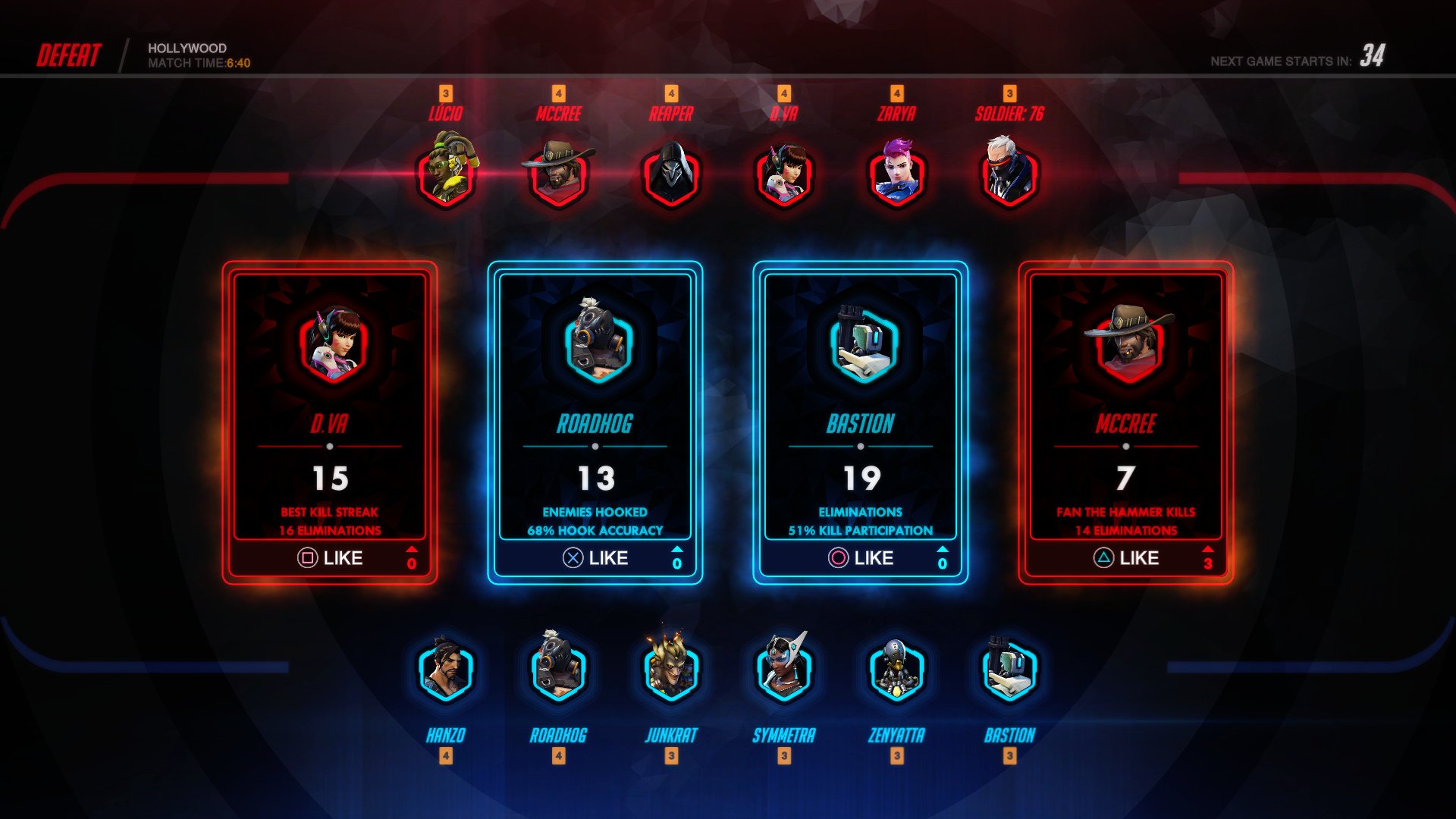Like the D.Va highlight card
This screenshot has height=819, width=1456.
[330, 559]
